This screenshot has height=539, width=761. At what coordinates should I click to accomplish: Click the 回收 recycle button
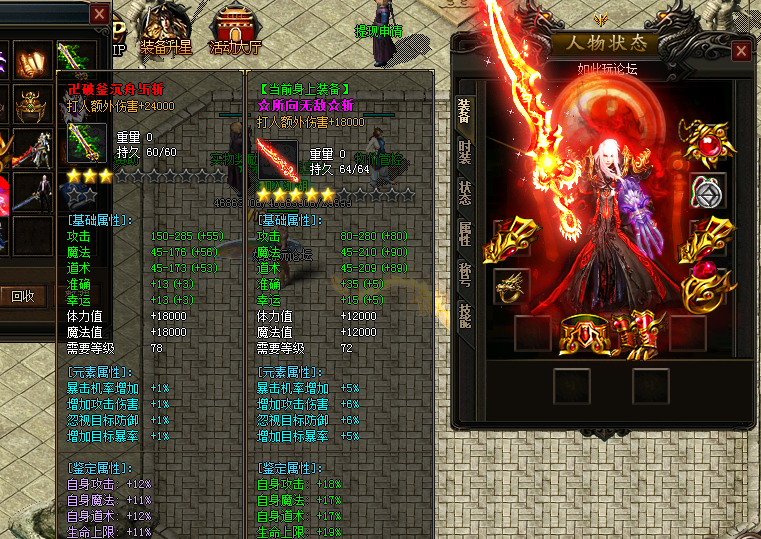23,295
